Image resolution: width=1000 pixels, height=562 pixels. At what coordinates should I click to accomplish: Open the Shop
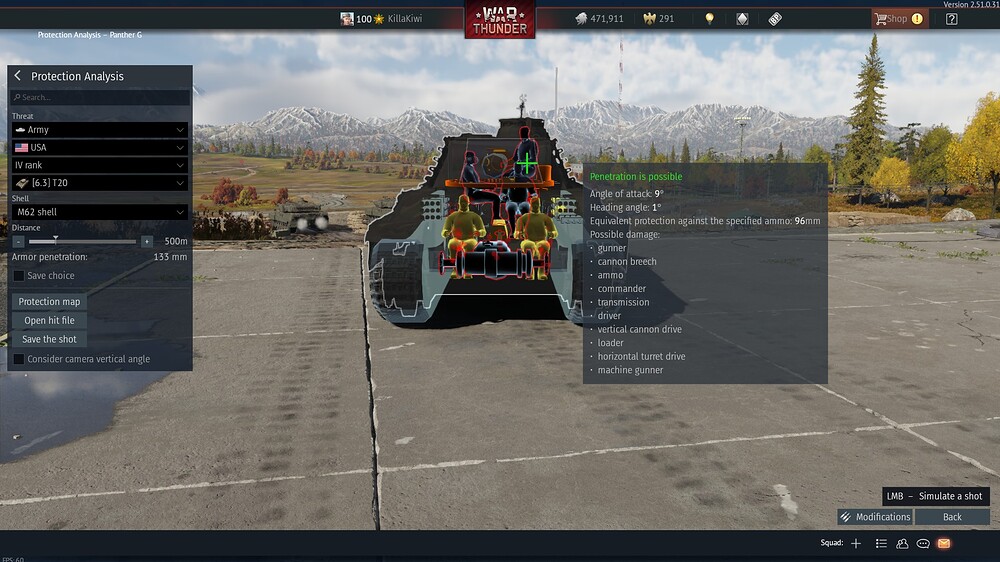pyautogui.click(x=896, y=18)
